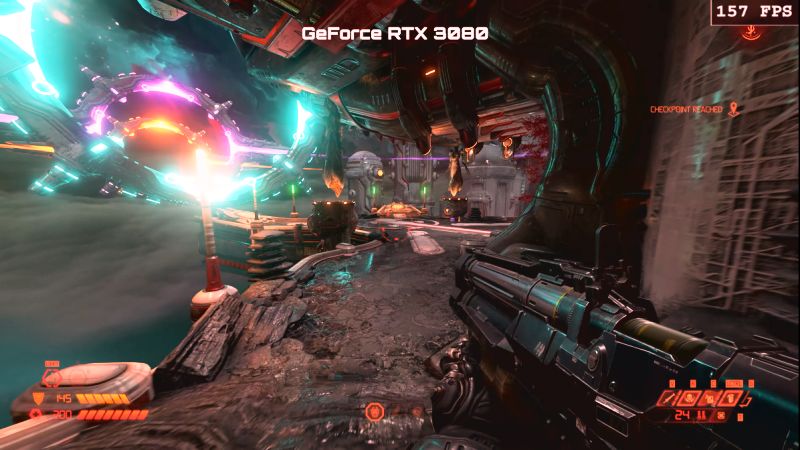
Task: Click the sword icon in the equipment bar
Action: 669,399
